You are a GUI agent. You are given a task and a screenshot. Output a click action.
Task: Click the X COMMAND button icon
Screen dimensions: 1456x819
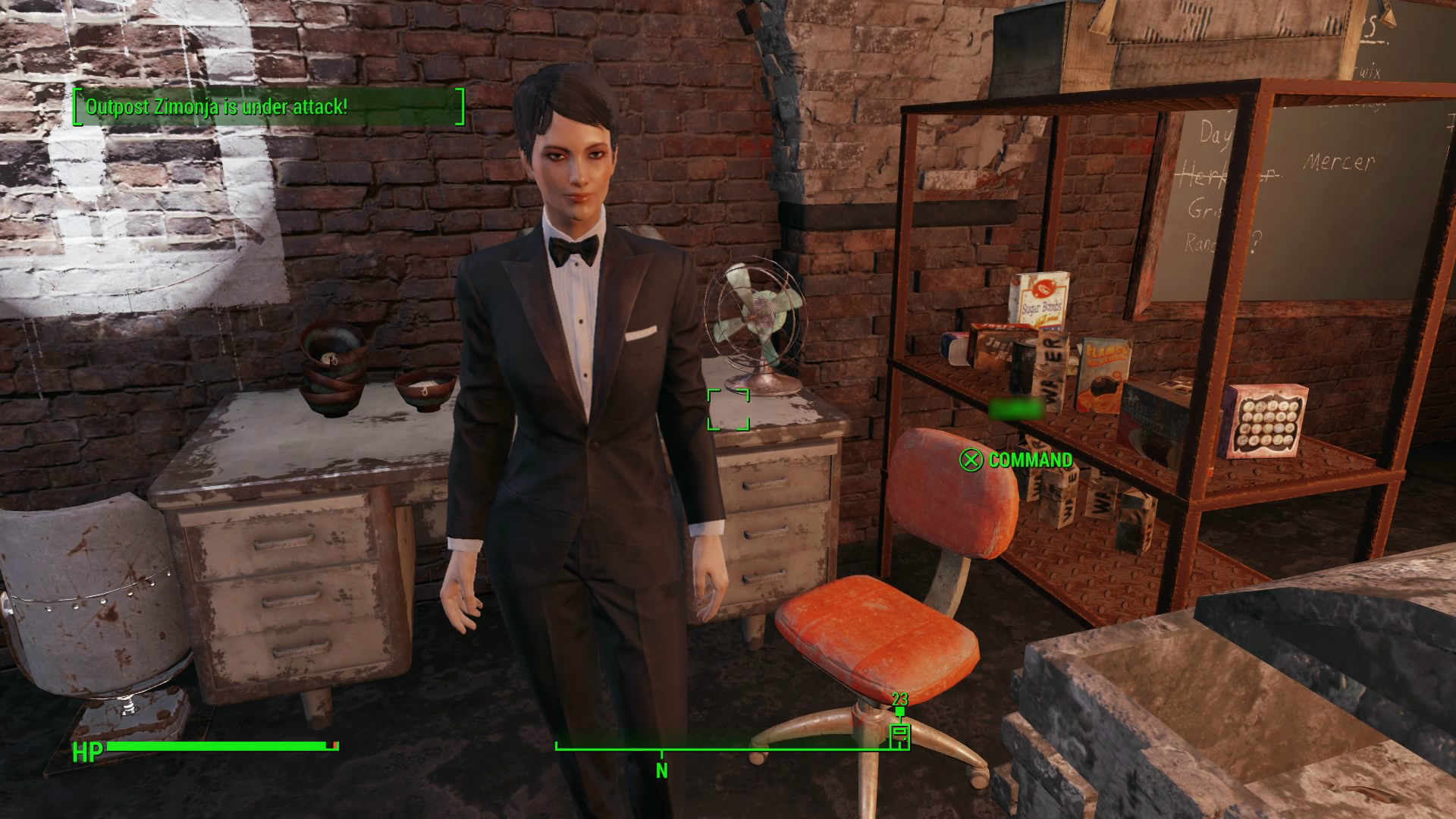click(x=973, y=460)
